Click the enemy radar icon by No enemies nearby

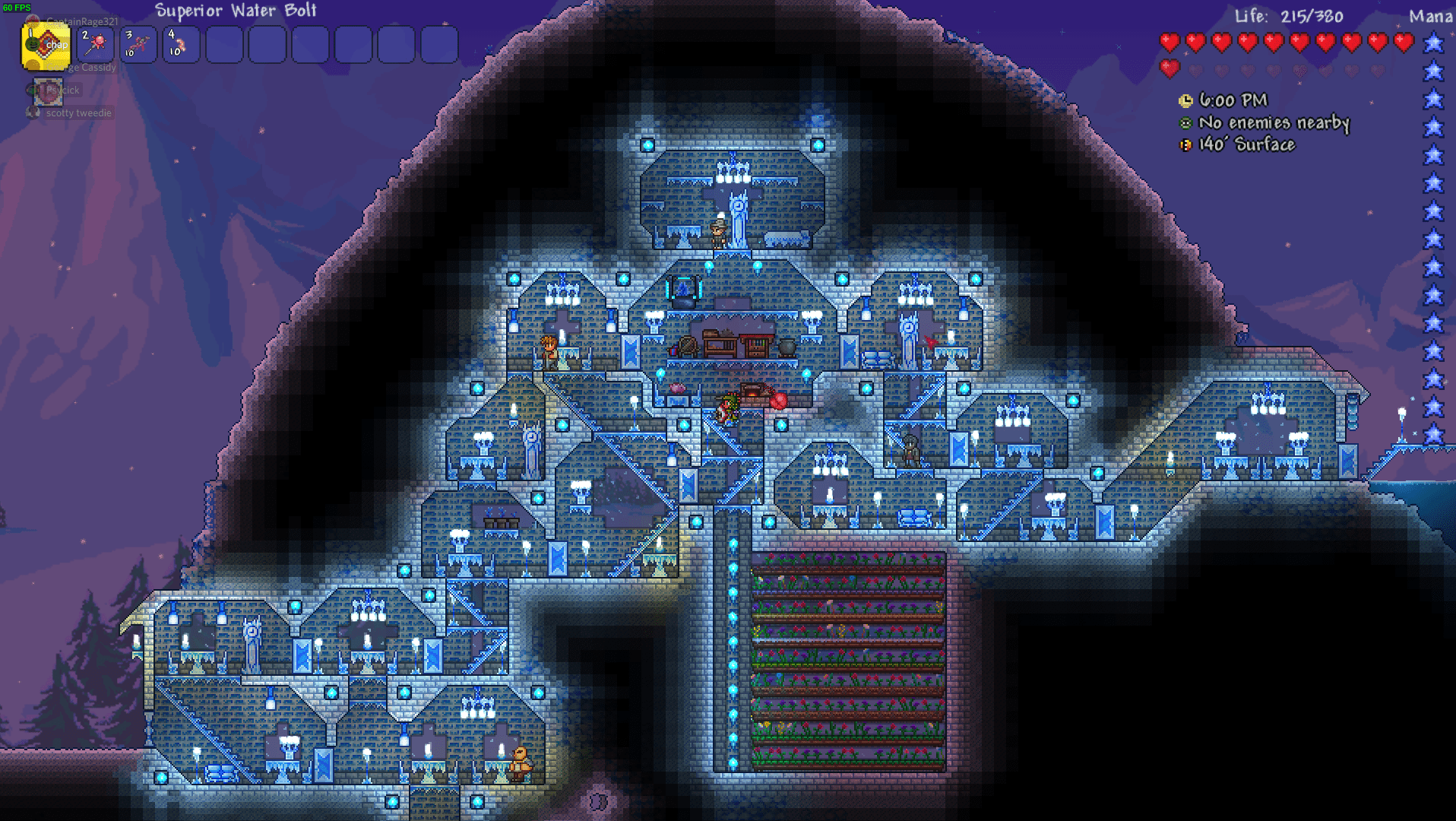tap(1185, 122)
